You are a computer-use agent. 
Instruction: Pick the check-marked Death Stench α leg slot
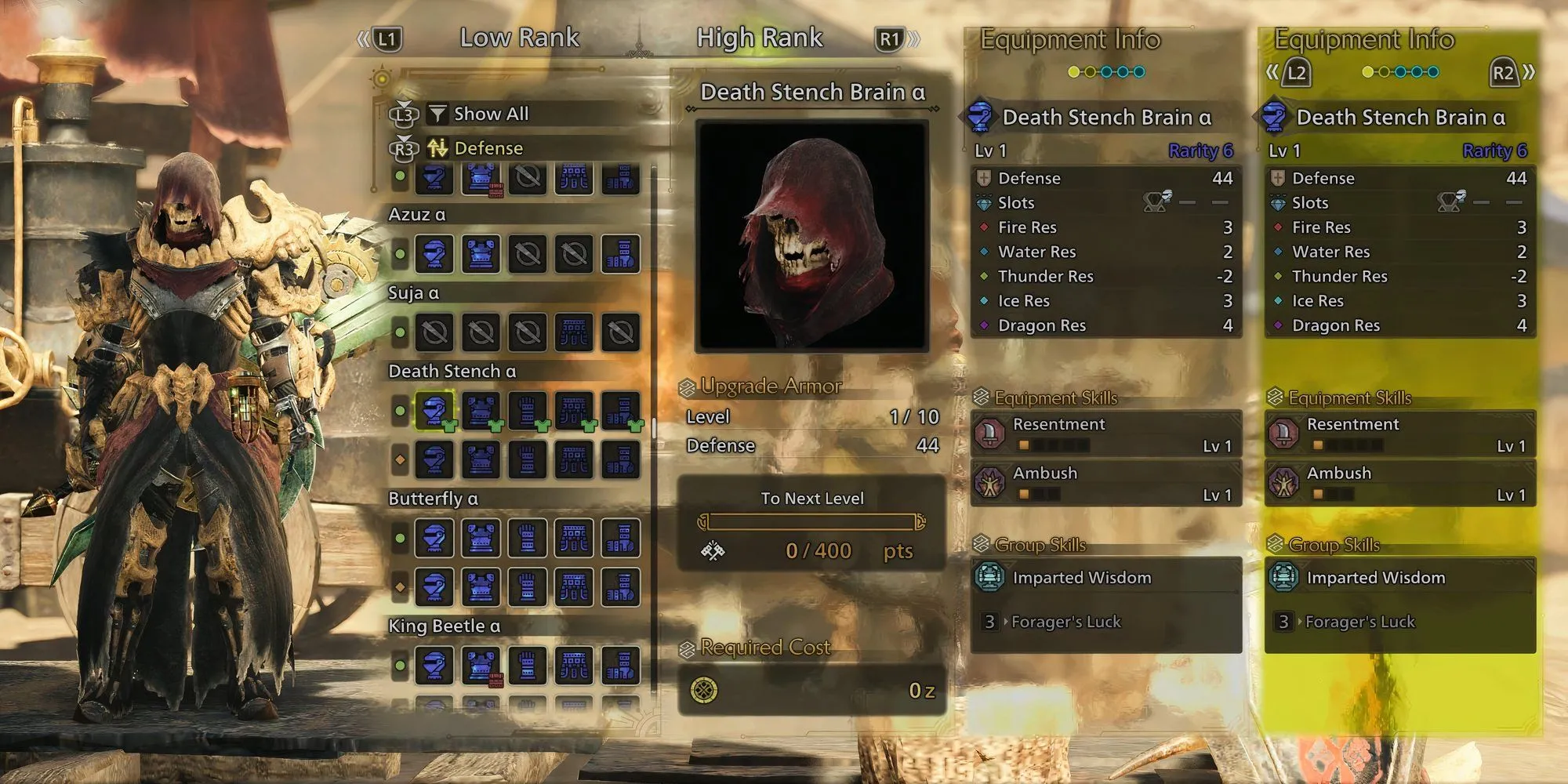620,410
